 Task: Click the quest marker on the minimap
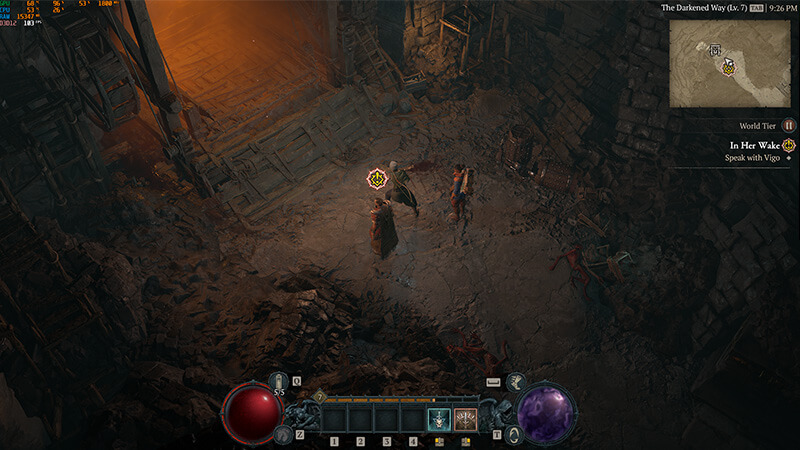[x=728, y=69]
